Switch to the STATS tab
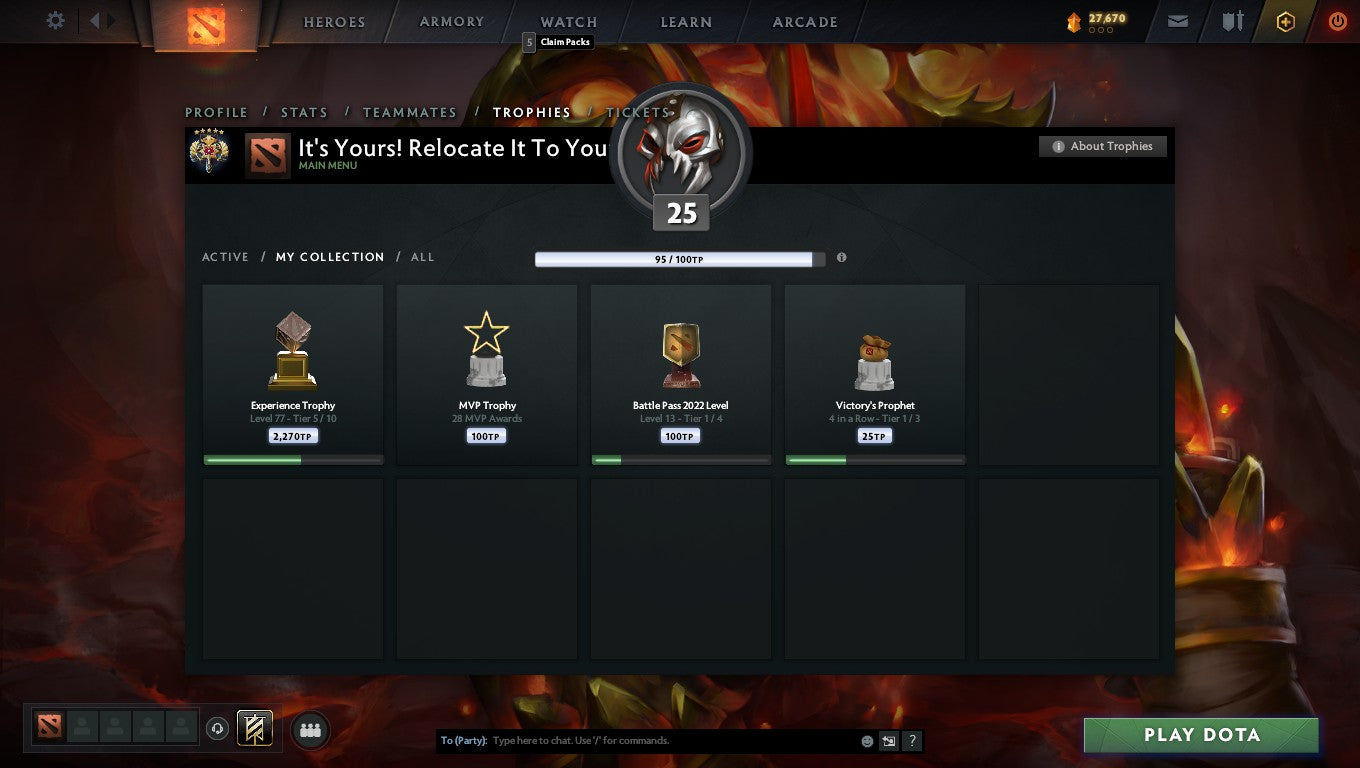 click(304, 112)
